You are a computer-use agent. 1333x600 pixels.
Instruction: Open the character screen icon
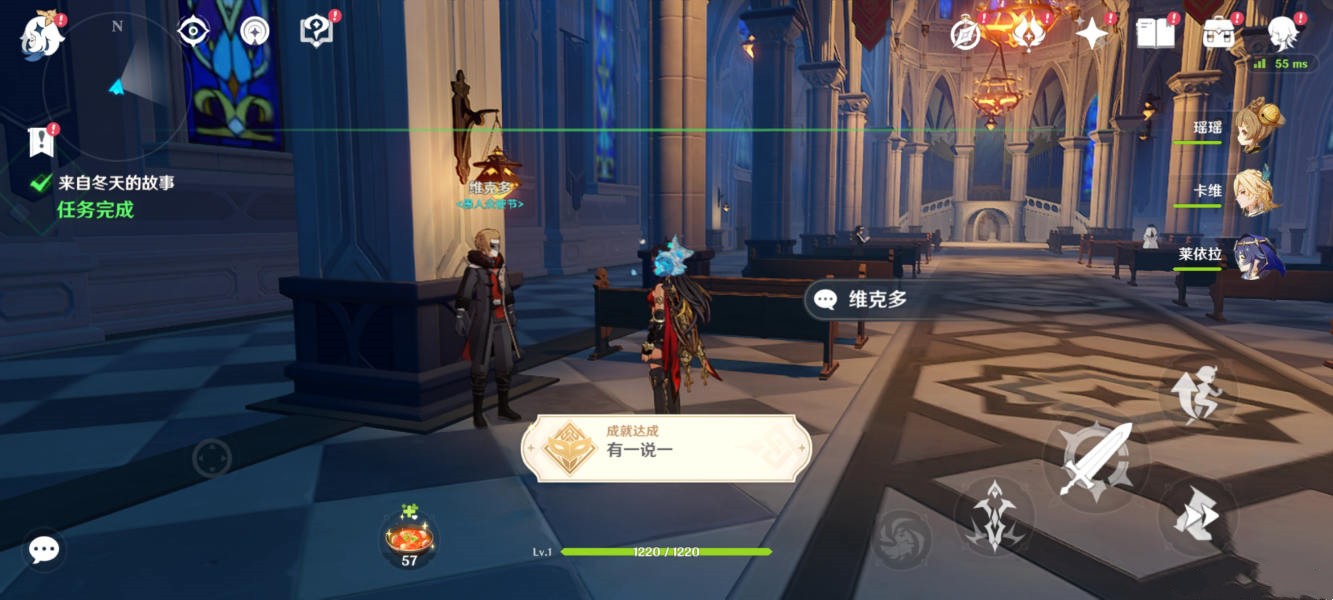click(1282, 33)
